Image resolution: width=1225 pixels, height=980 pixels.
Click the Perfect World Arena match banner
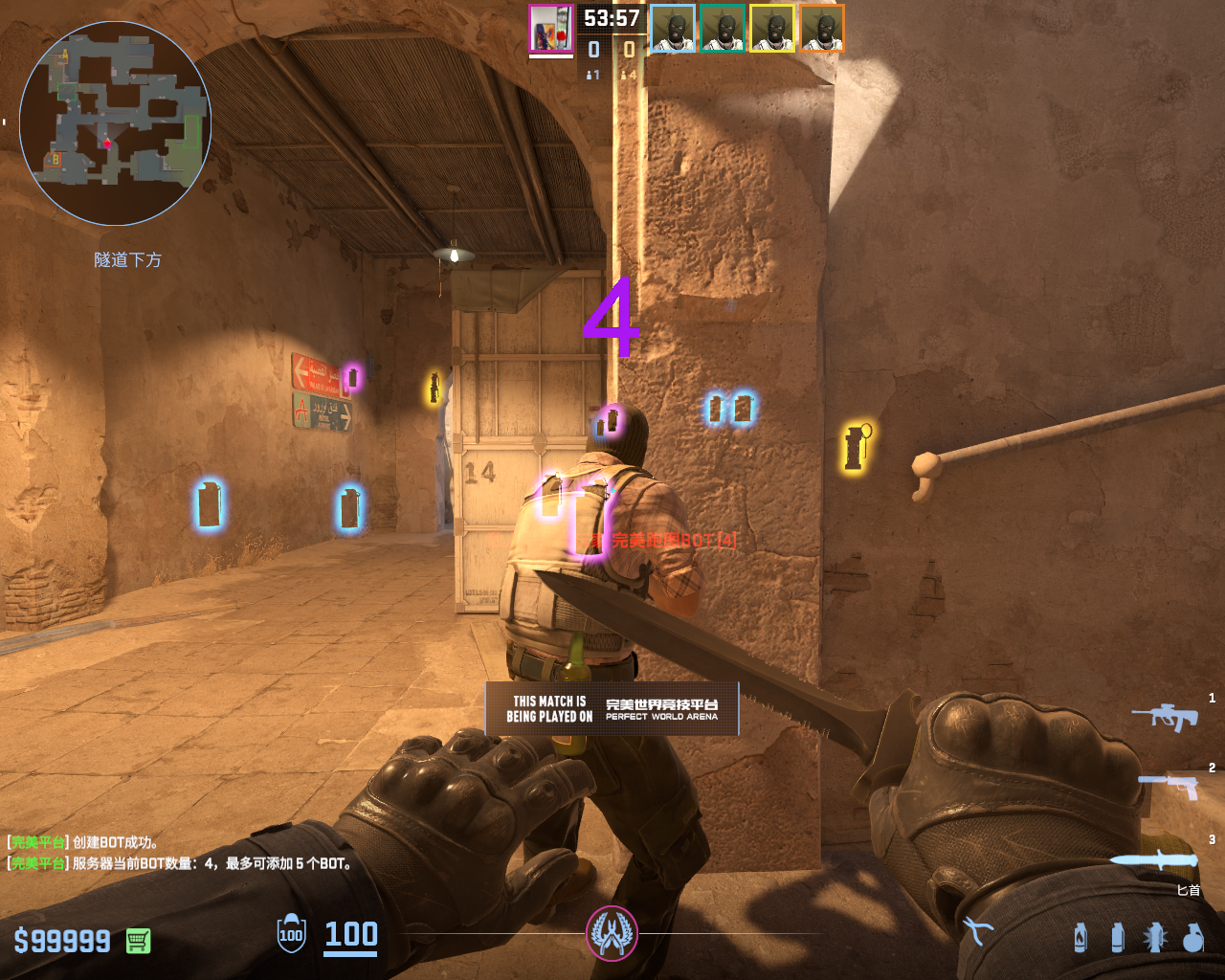point(612,709)
